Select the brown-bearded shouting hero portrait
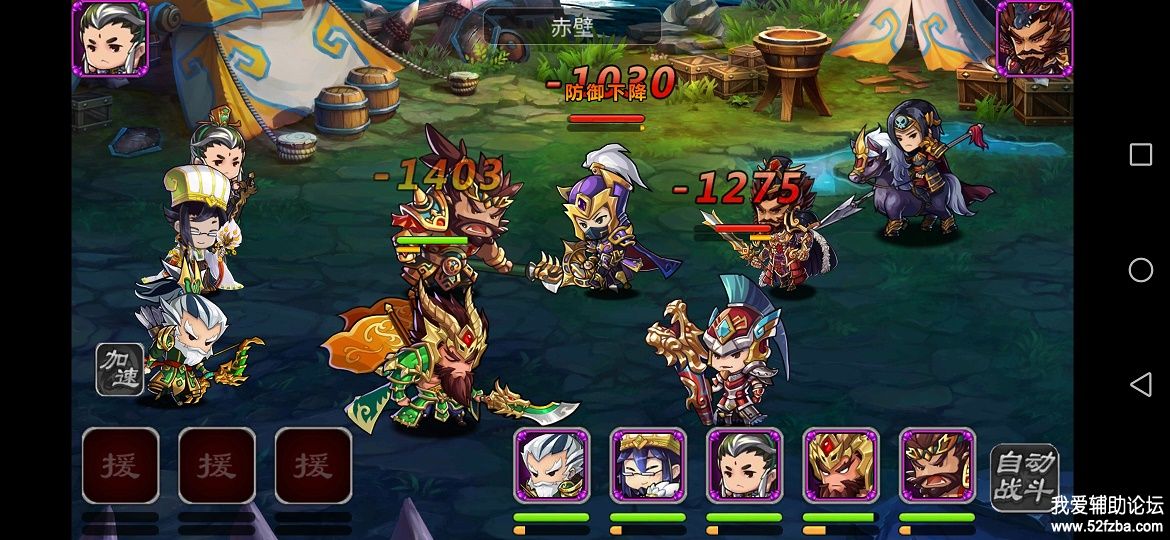Image resolution: width=1170 pixels, height=540 pixels. tap(936, 465)
